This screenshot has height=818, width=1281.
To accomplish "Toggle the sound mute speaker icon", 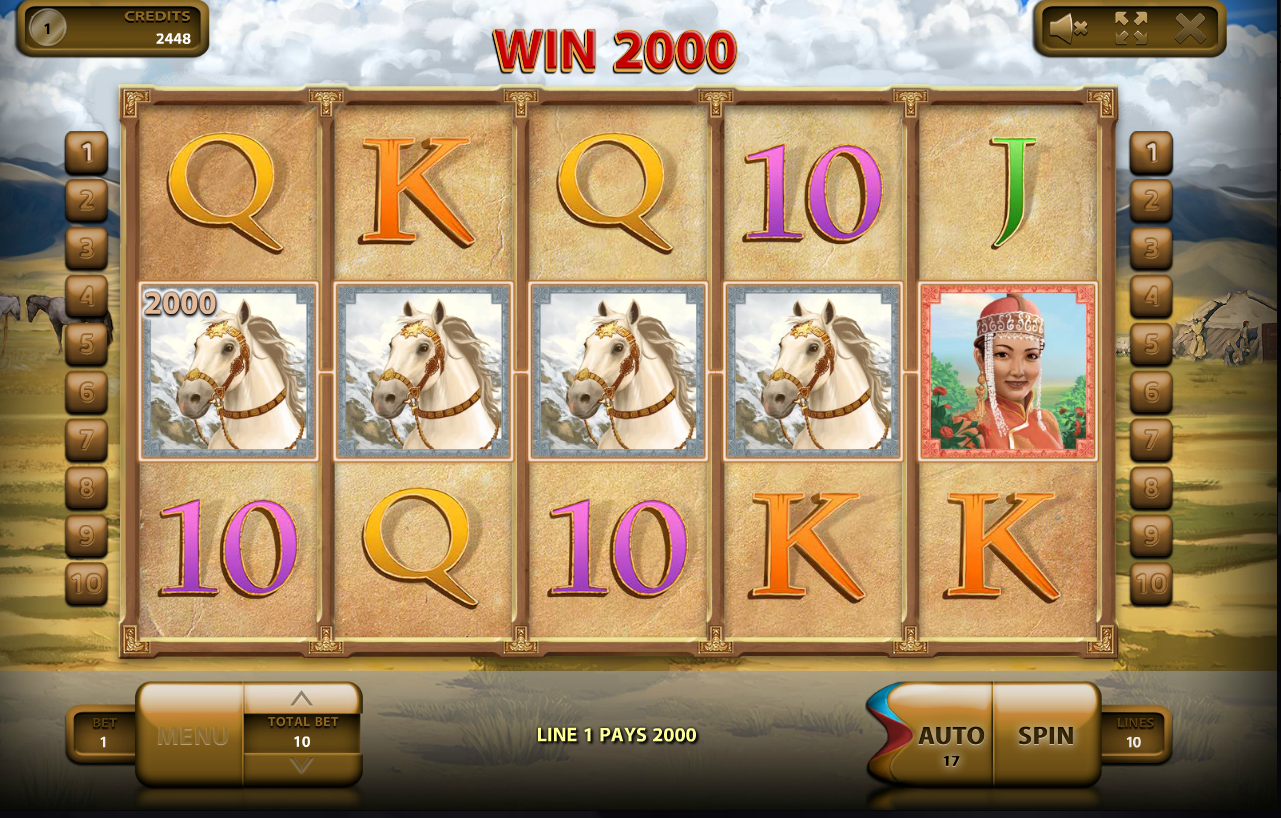I will pyautogui.click(x=1067, y=29).
